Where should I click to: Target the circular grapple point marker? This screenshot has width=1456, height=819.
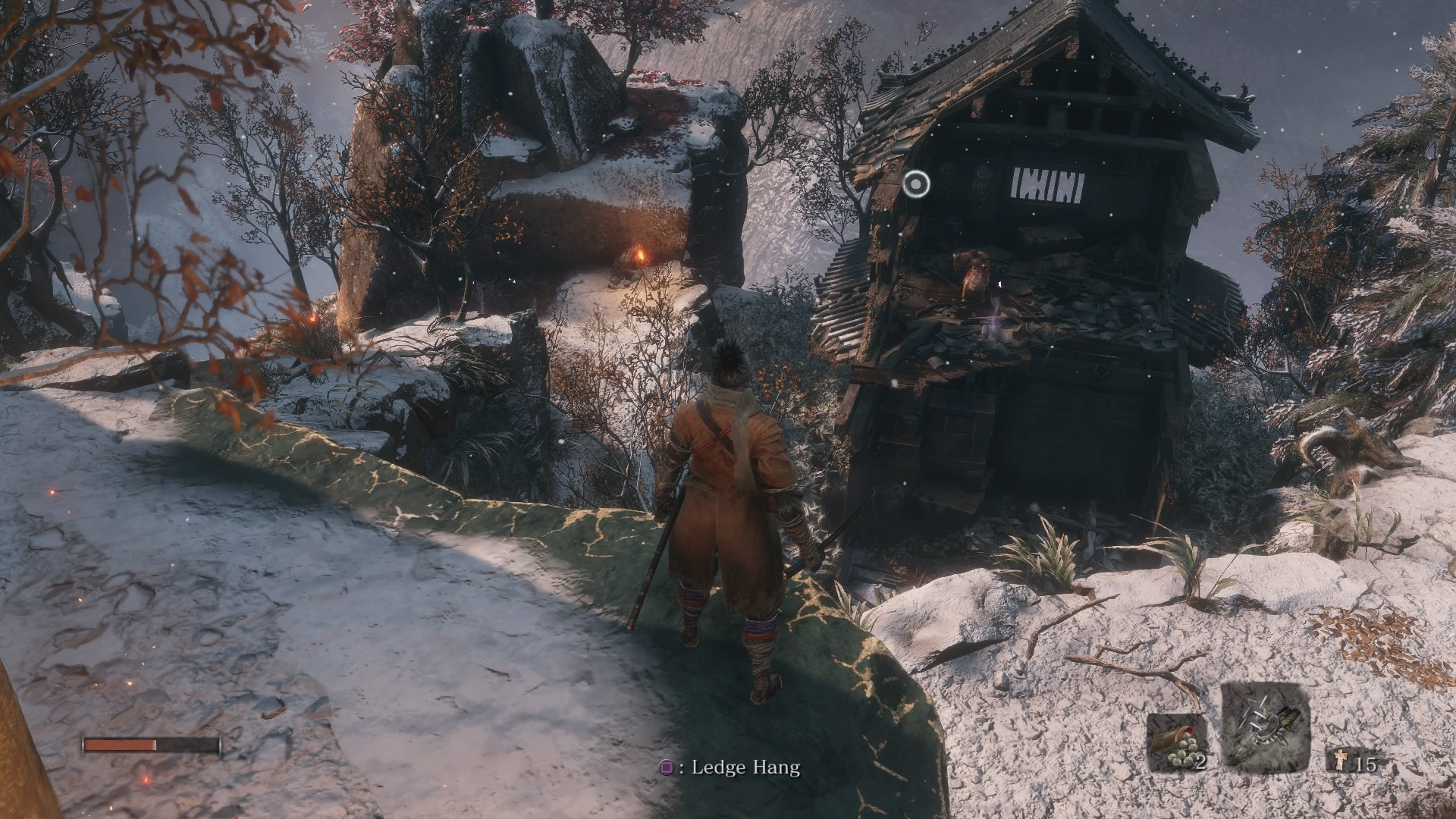pos(917,184)
